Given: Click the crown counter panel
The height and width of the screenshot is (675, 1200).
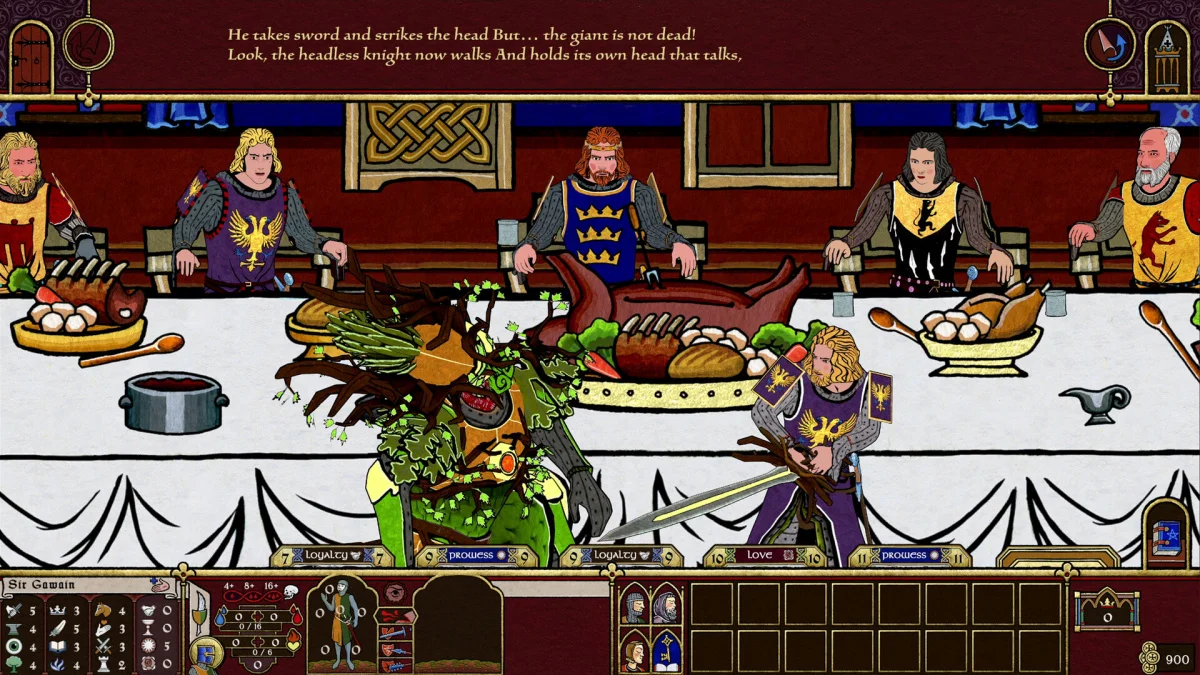Looking at the screenshot, I should pos(1105,609).
